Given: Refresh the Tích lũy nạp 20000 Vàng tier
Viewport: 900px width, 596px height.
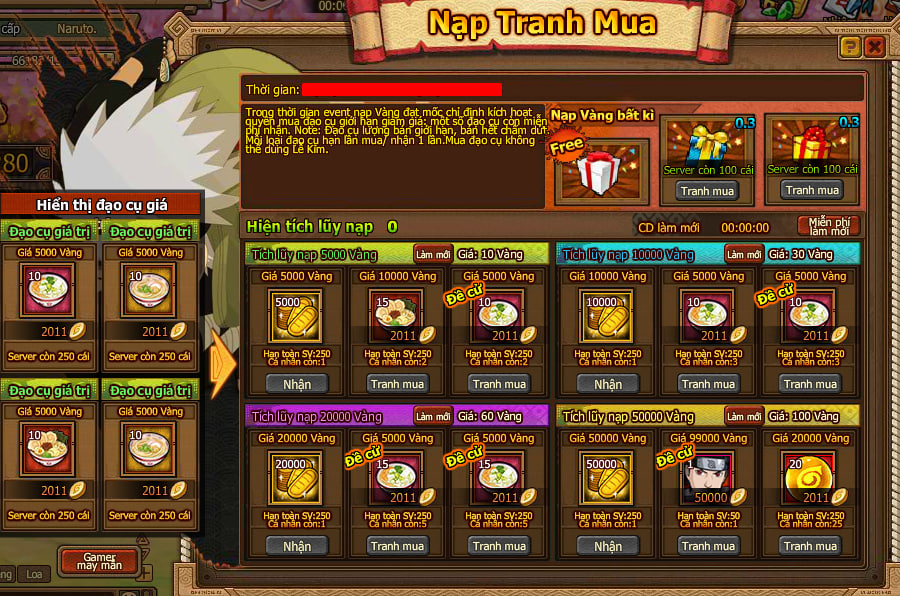Looking at the screenshot, I should click(433, 416).
